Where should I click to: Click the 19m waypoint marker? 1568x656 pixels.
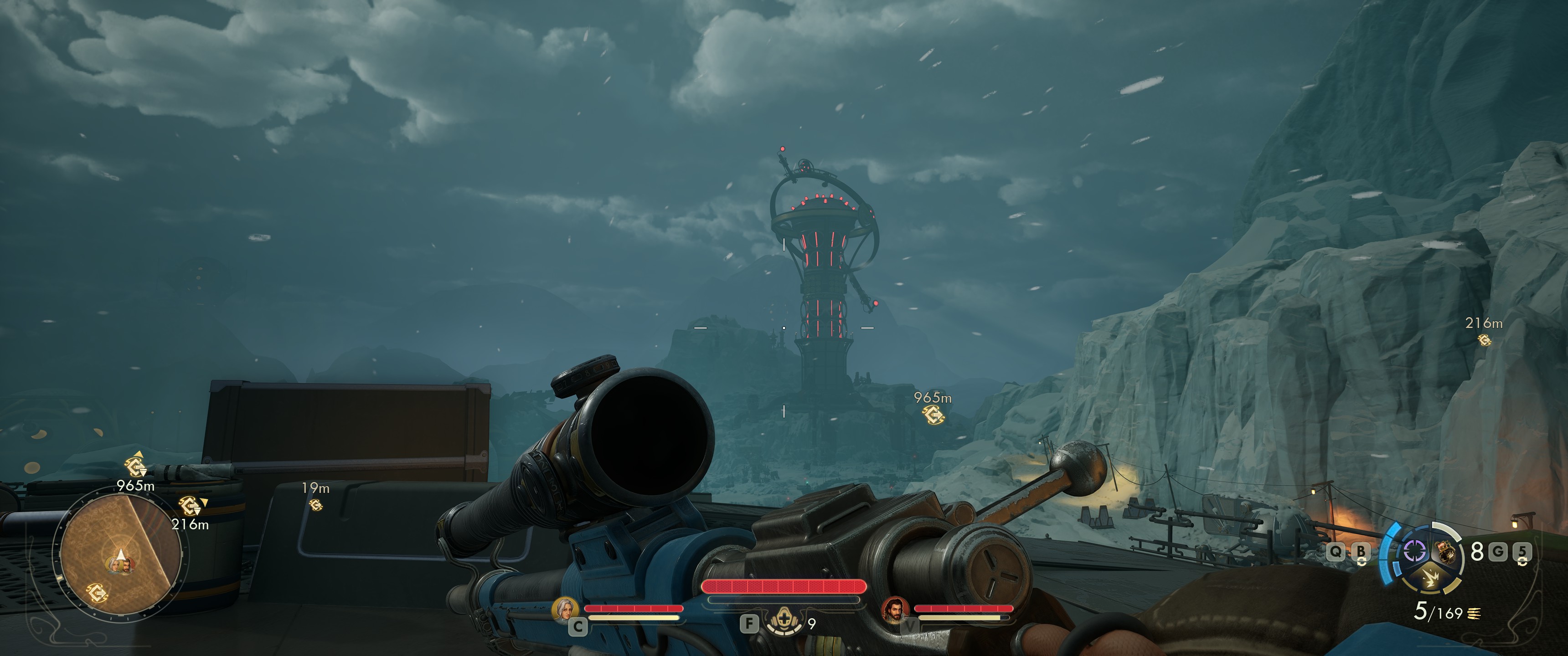(316, 504)
